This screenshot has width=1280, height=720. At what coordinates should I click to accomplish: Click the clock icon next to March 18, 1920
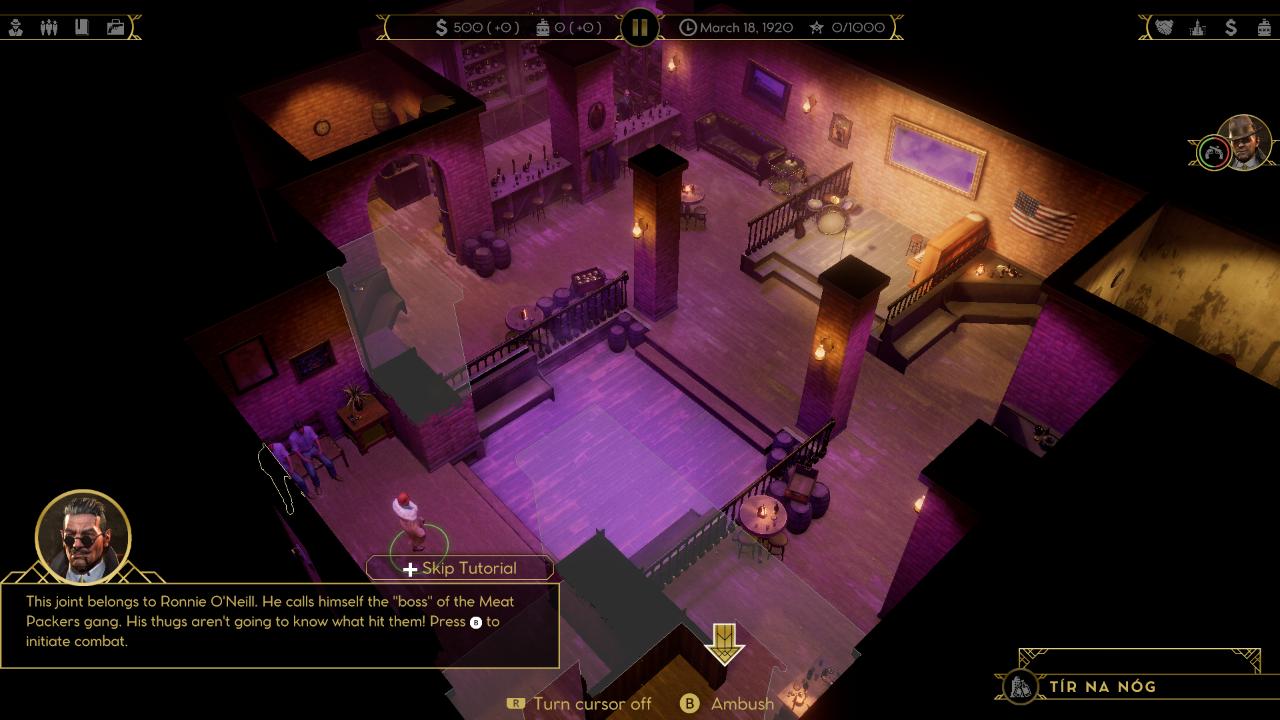pos(688,27)
